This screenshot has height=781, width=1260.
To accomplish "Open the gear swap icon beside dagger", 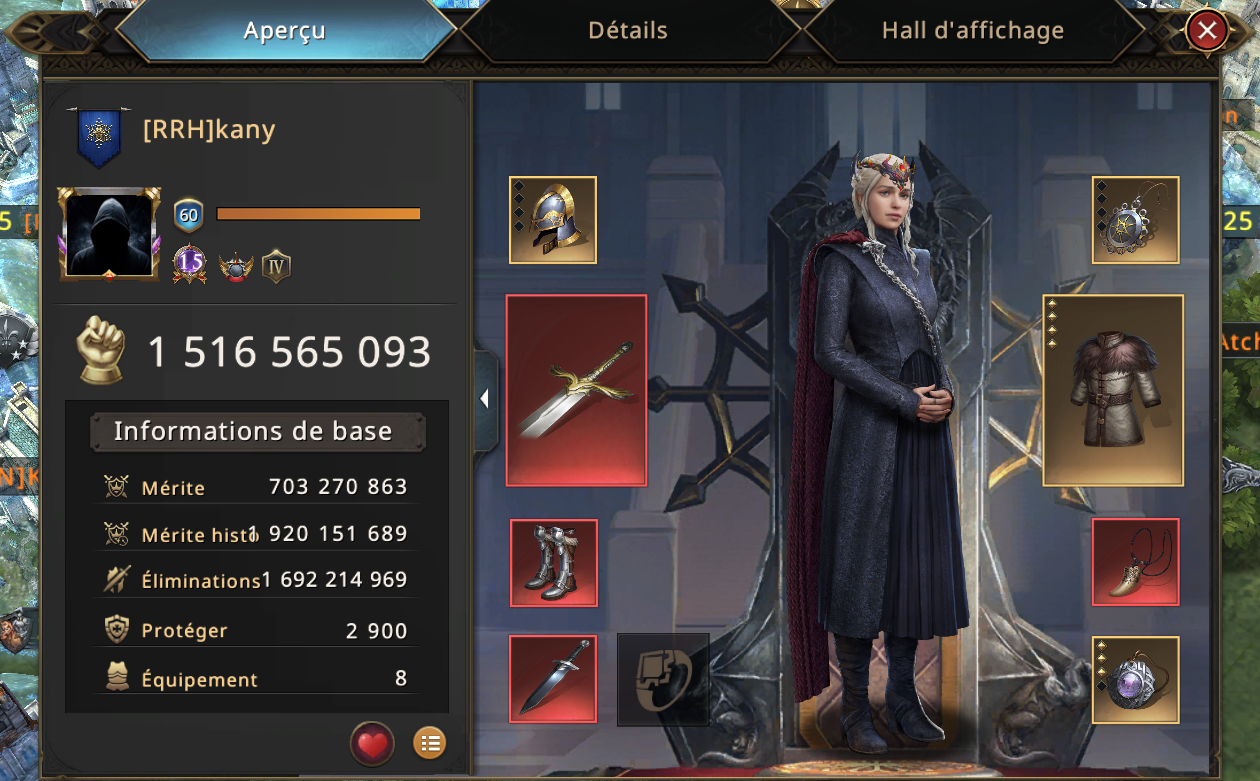I will (663, 679).
